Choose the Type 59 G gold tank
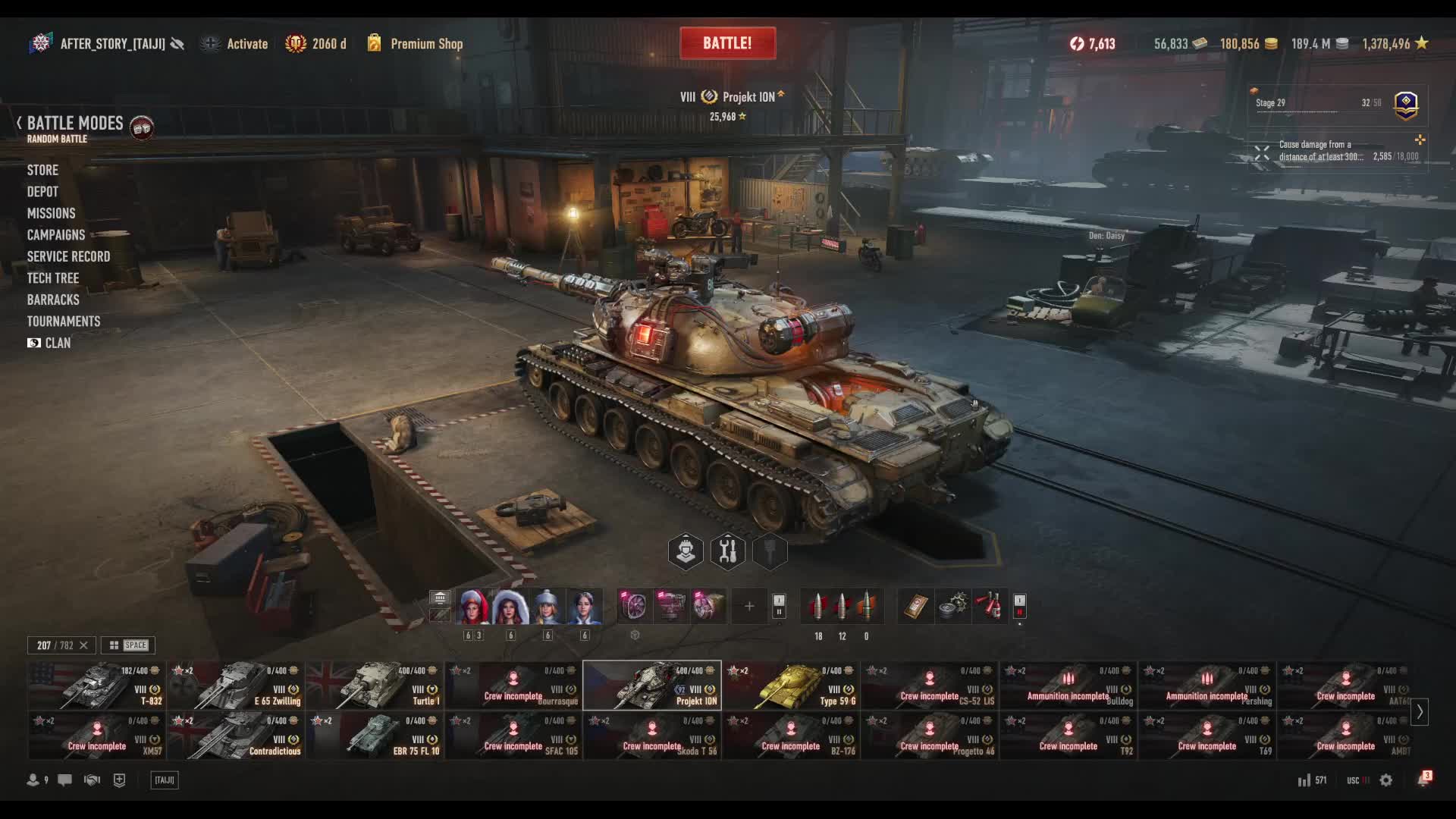 (790, 685)
